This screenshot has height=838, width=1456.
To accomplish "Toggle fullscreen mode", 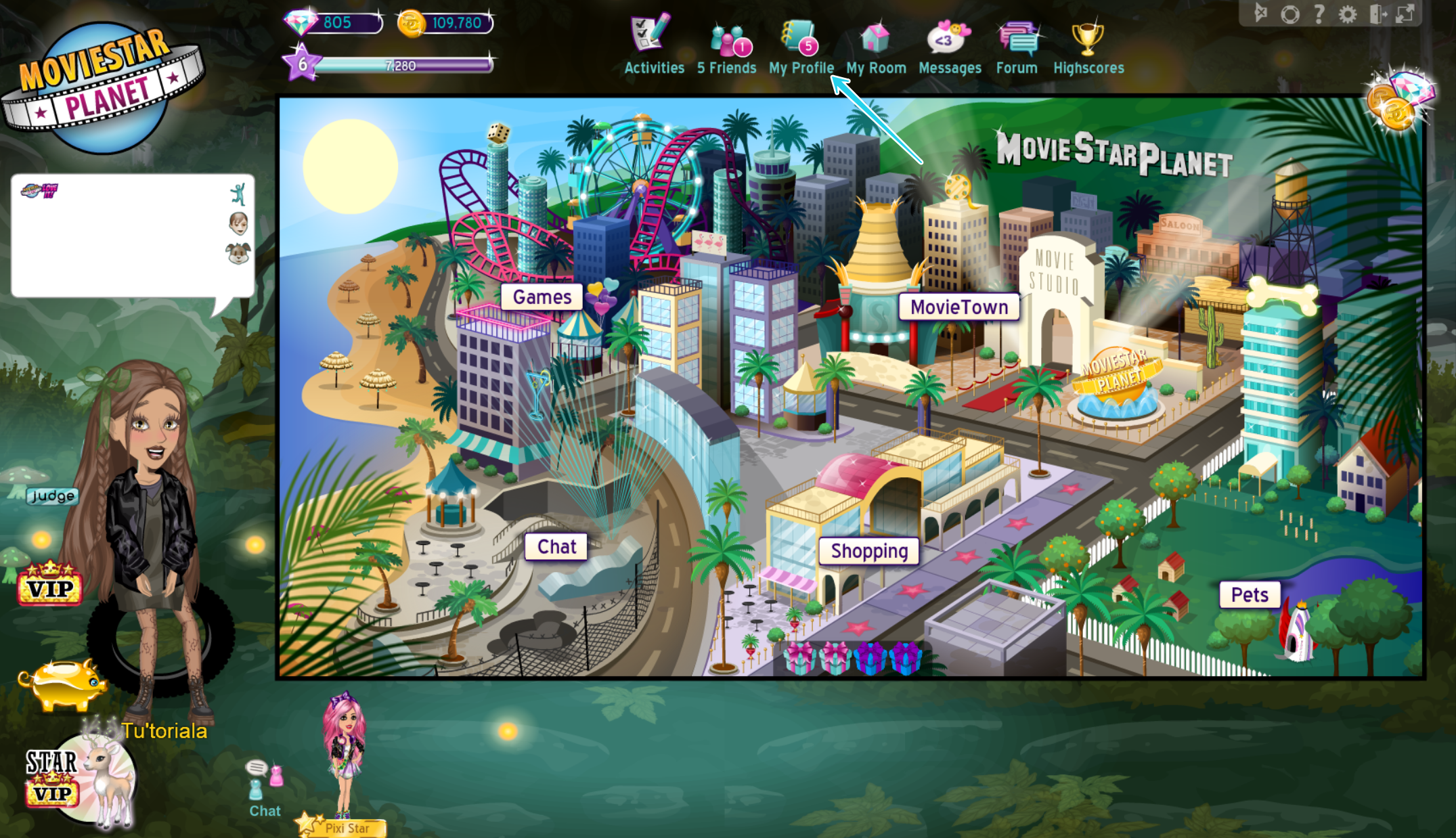I will 1405,12.
